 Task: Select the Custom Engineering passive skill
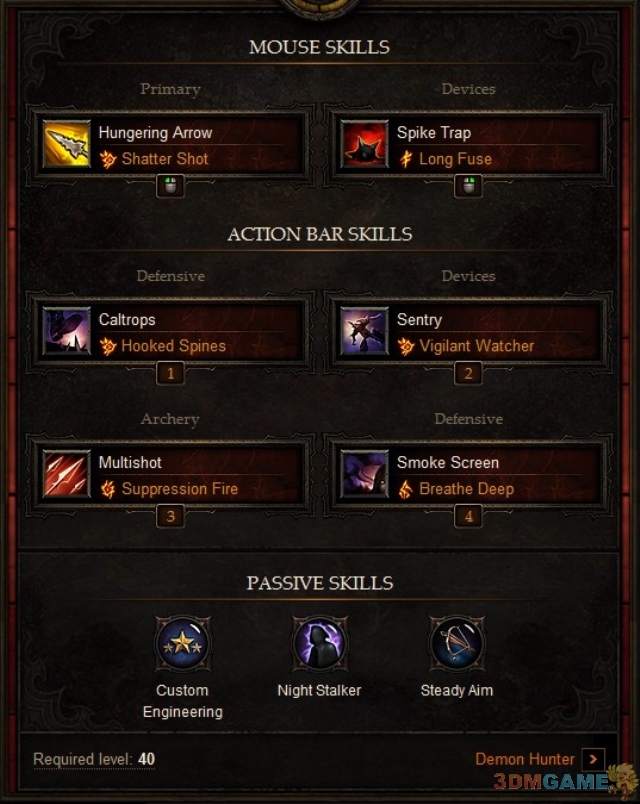pos(182,643)
